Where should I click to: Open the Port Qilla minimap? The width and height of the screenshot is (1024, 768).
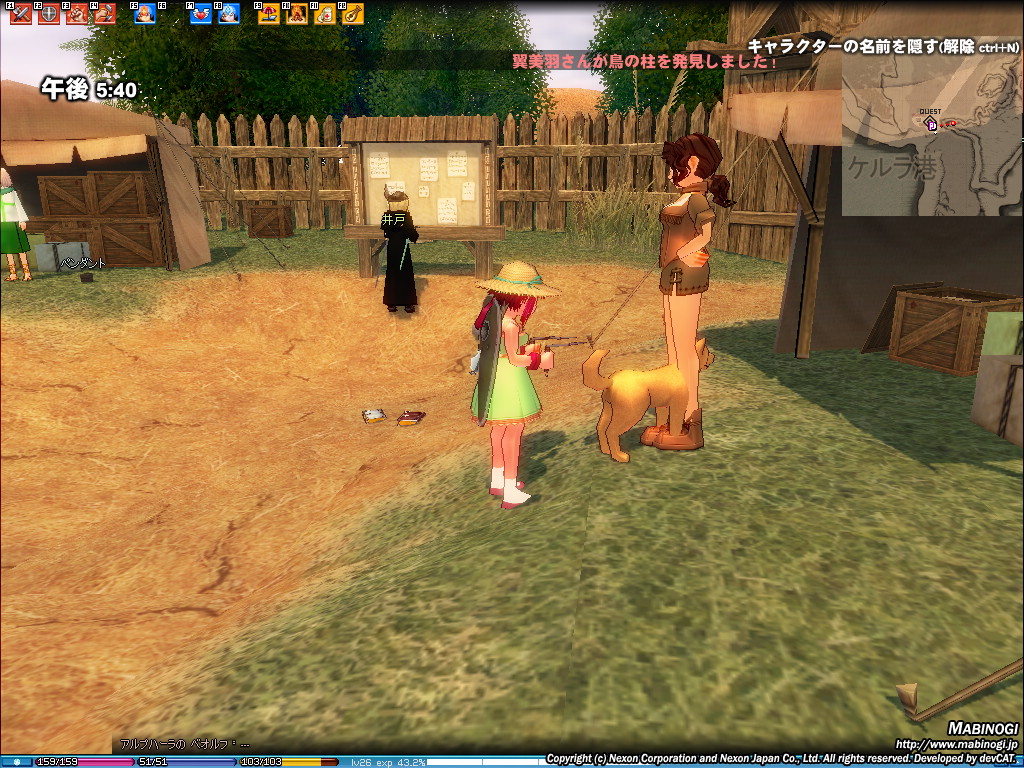point(930,140)
